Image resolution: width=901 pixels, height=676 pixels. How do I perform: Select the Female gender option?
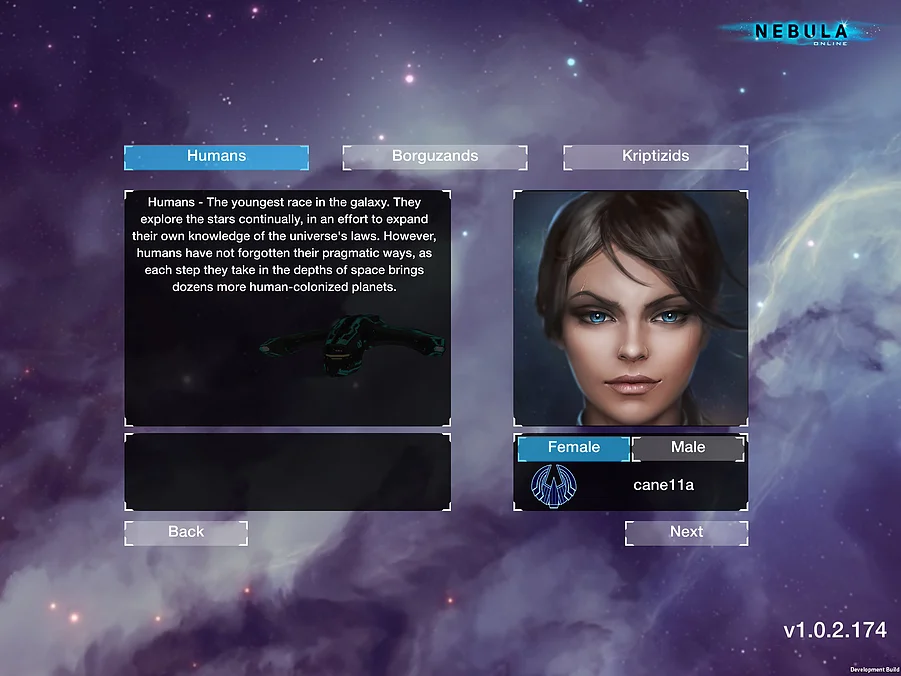(573, 448)
